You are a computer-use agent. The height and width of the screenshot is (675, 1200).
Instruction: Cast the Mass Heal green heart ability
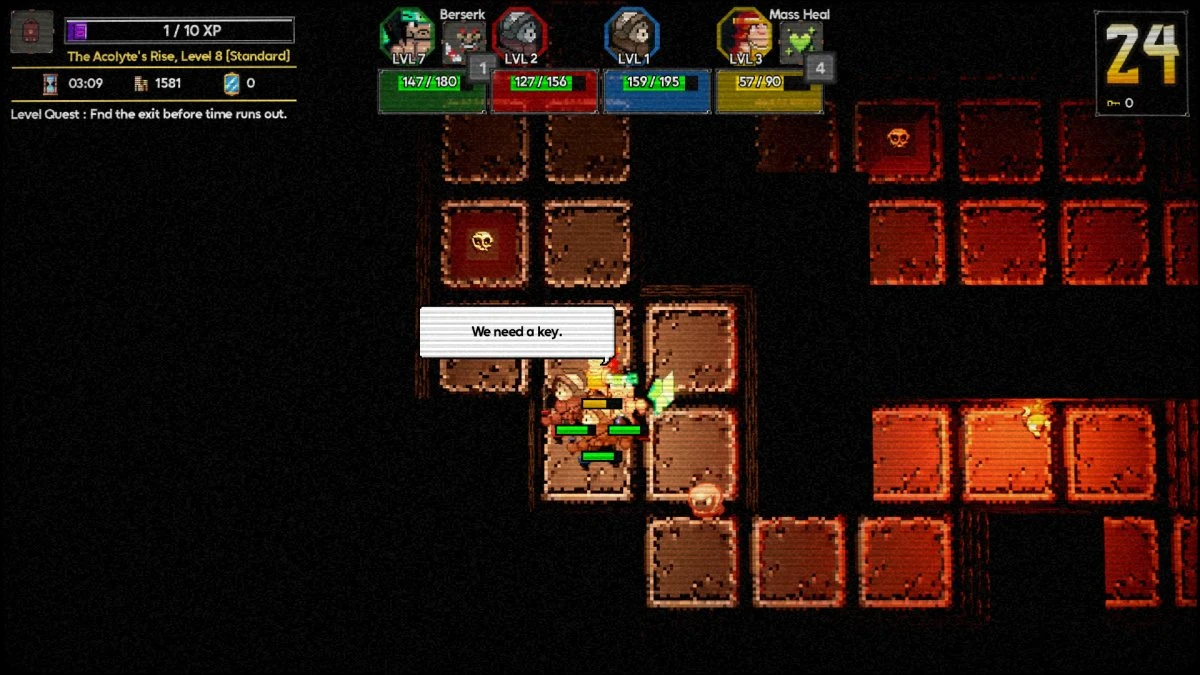(x=800, y=40)
